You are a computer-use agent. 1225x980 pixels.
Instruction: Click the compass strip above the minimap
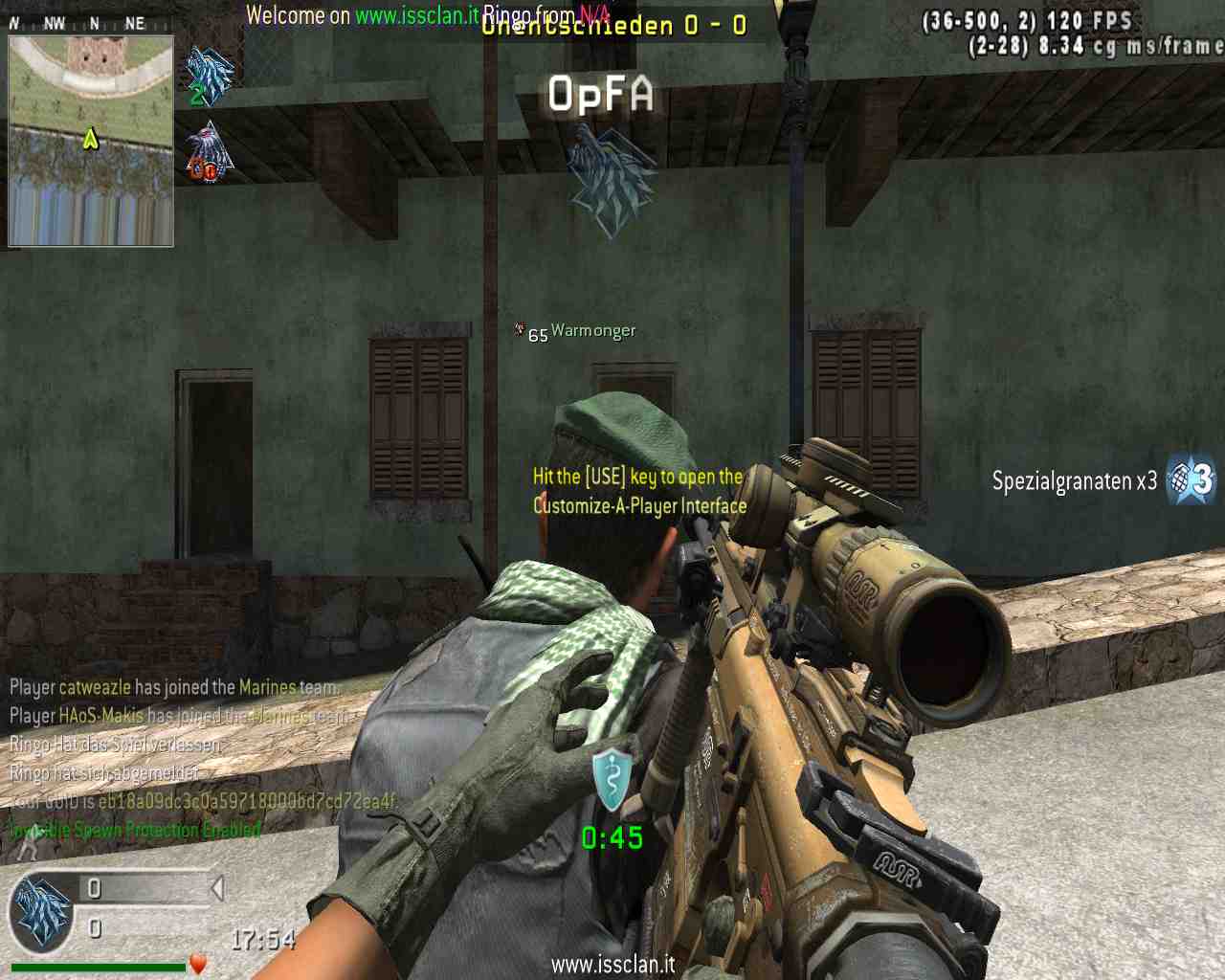click(91, 23)
